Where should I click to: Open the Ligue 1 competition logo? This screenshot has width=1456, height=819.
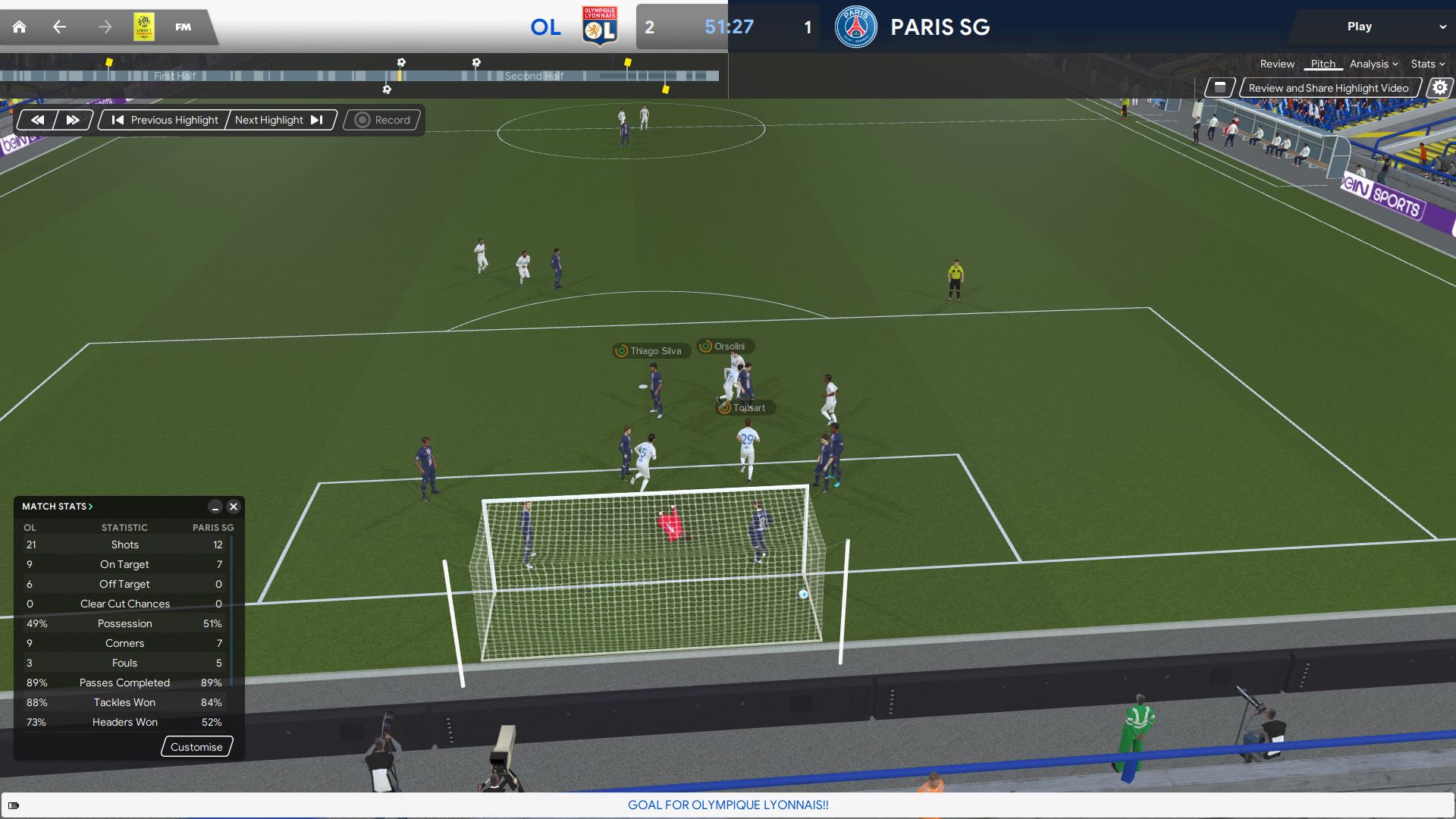pyautogui.click(x=144, y=27)
